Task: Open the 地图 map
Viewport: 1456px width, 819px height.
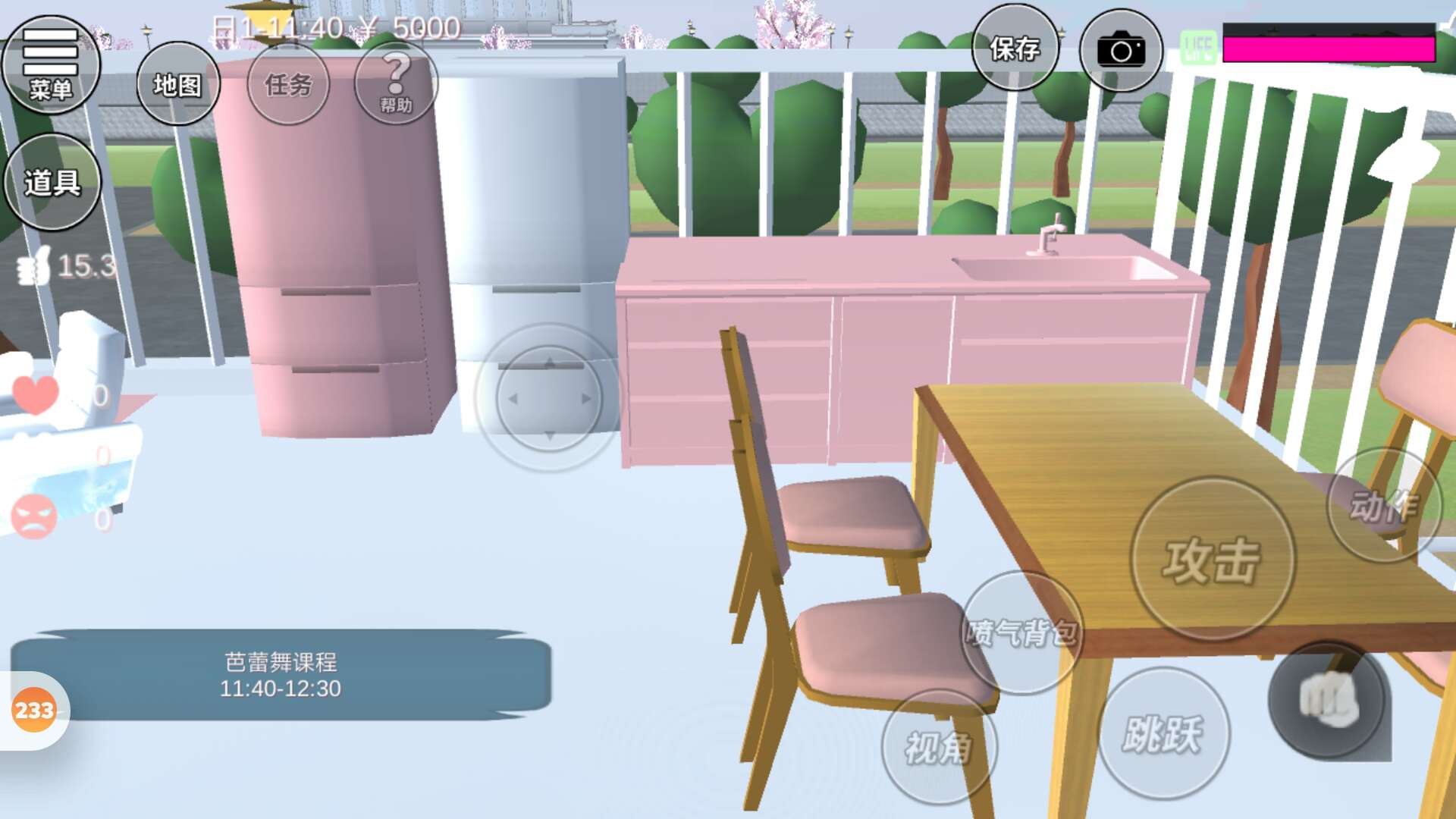Action: (x=177, y=84)
